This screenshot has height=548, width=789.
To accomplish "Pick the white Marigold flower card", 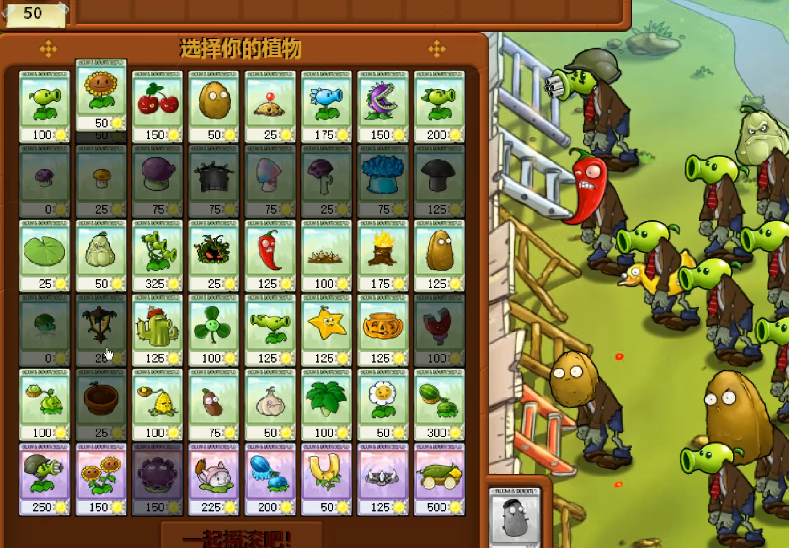I will click(x=382, y=404).
